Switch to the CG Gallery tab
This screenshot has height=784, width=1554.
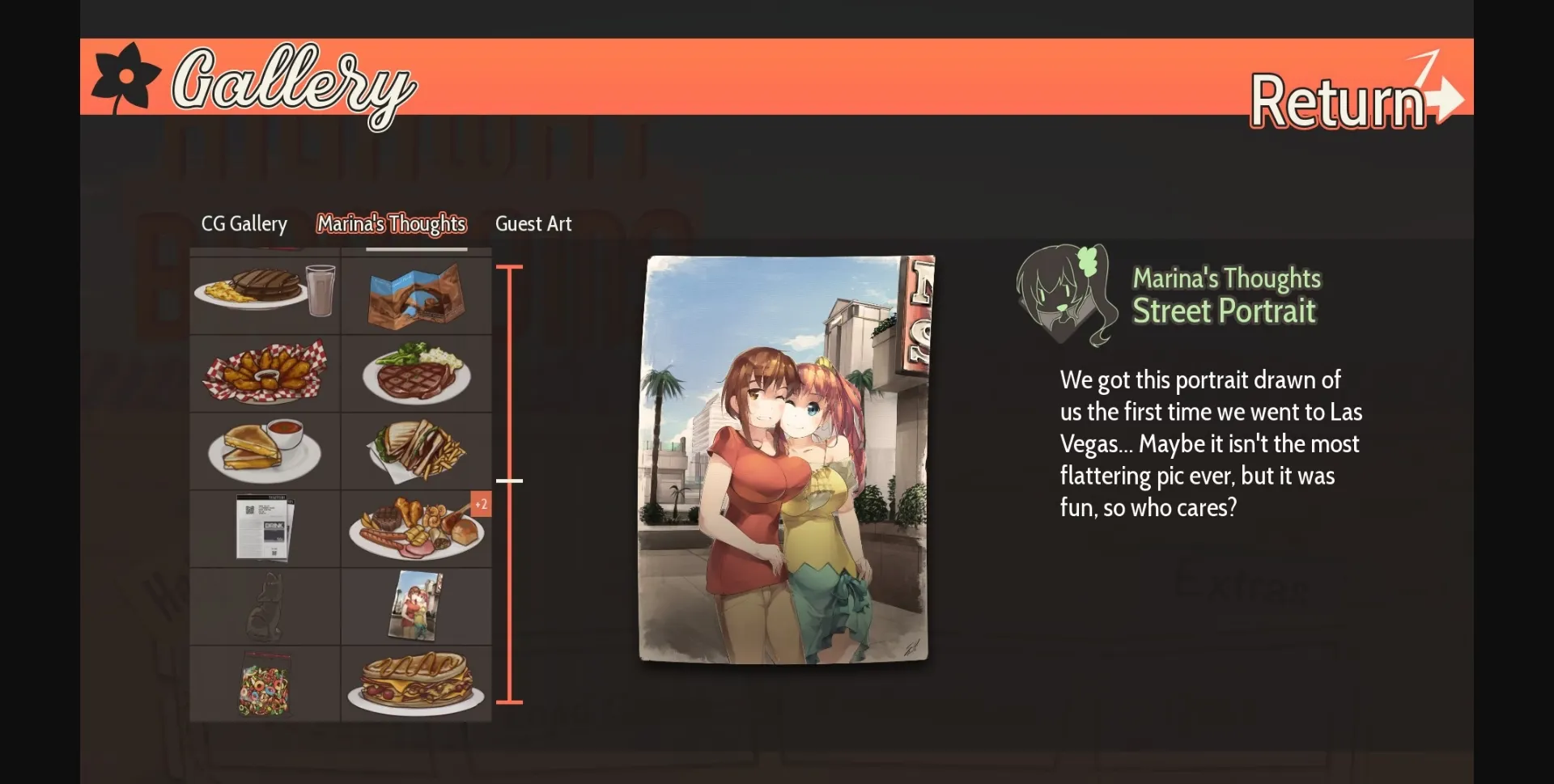tap(244, 224)
